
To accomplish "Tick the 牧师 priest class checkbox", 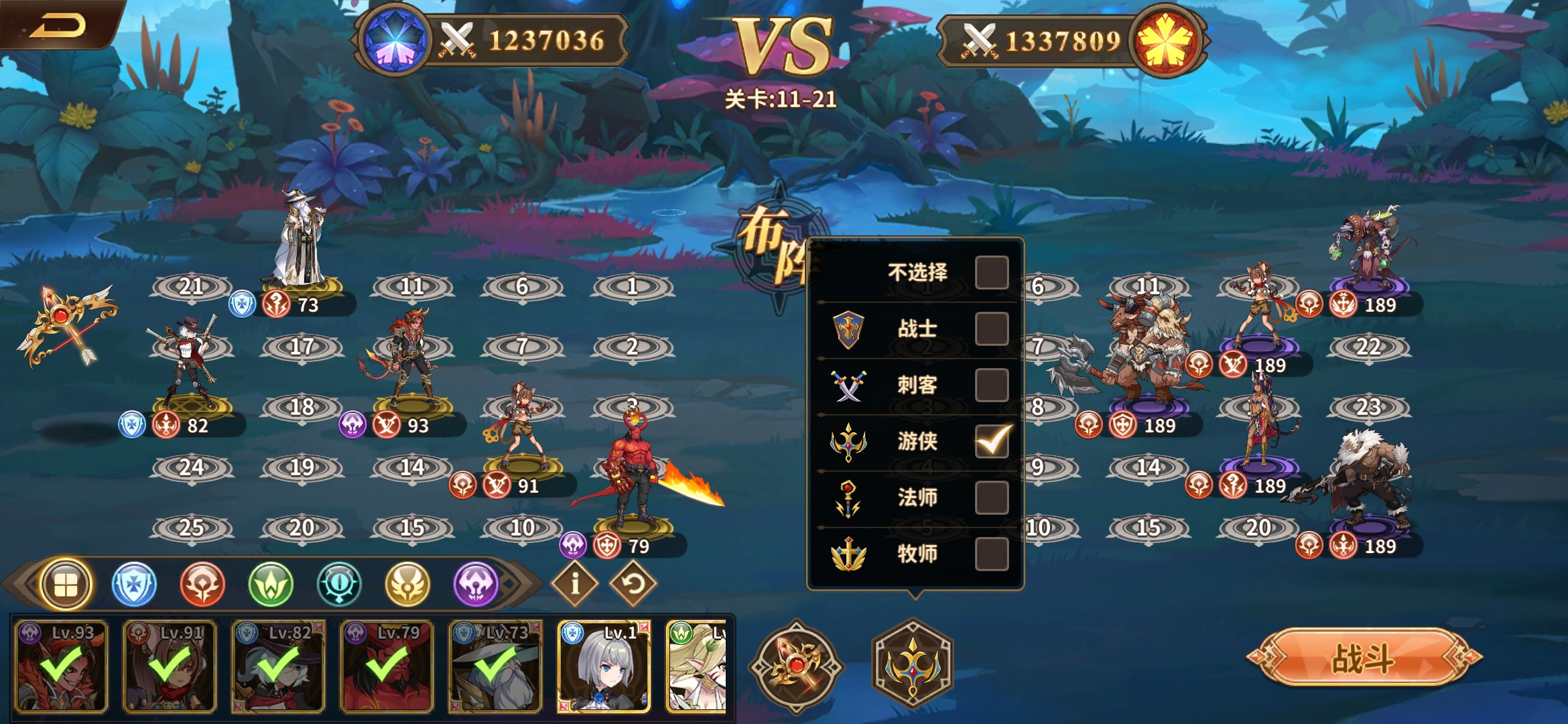I will (x=992, y=554).
